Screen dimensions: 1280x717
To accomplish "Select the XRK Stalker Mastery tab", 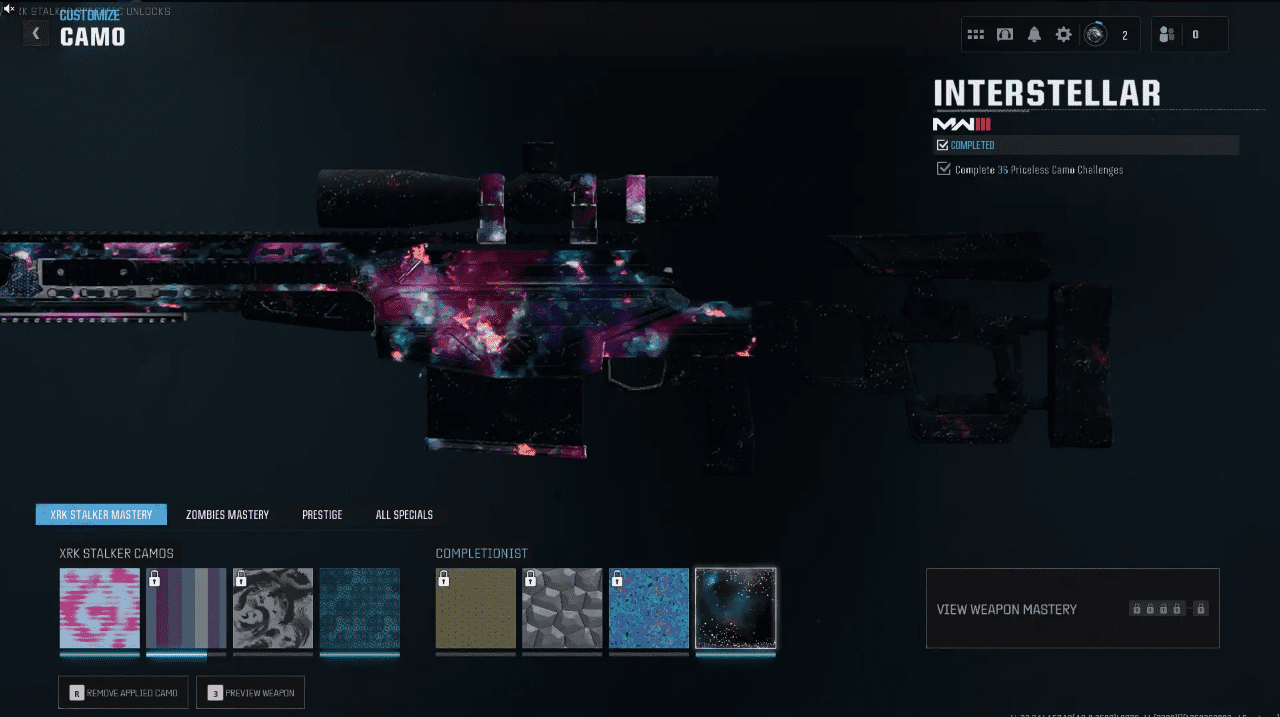I will click(101, 515).
